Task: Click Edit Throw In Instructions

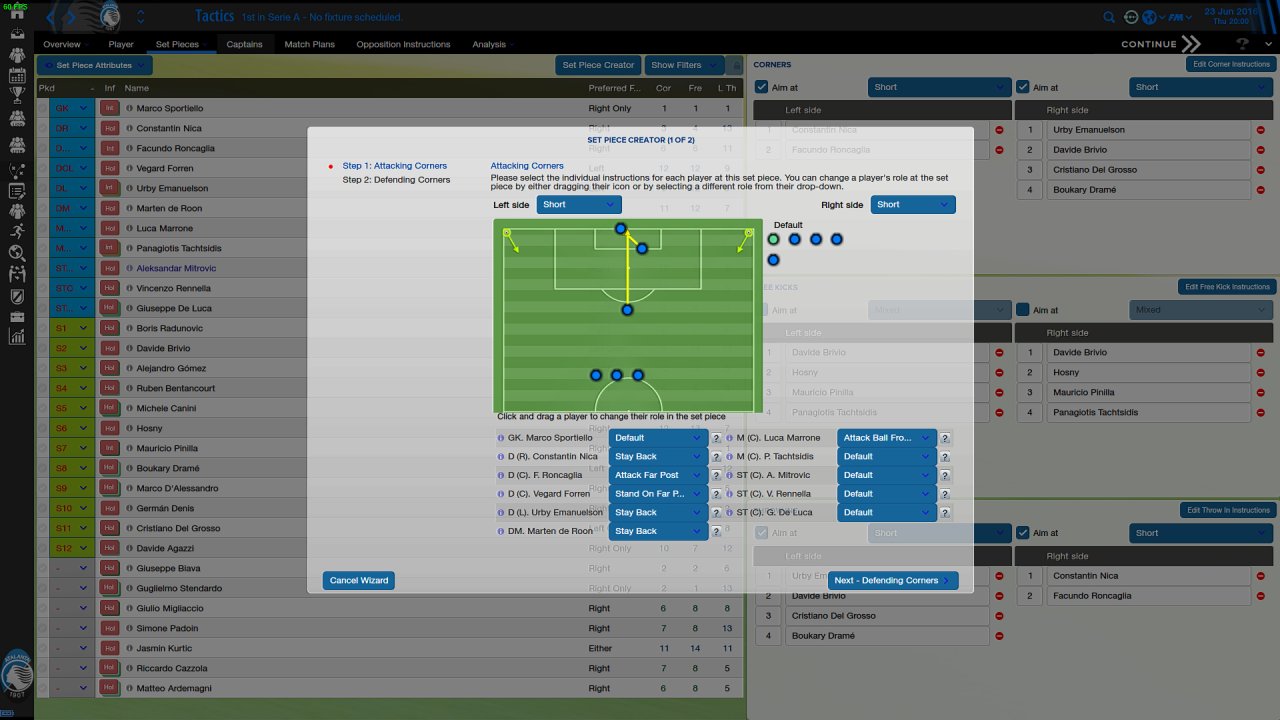Action: point(1229,510)
